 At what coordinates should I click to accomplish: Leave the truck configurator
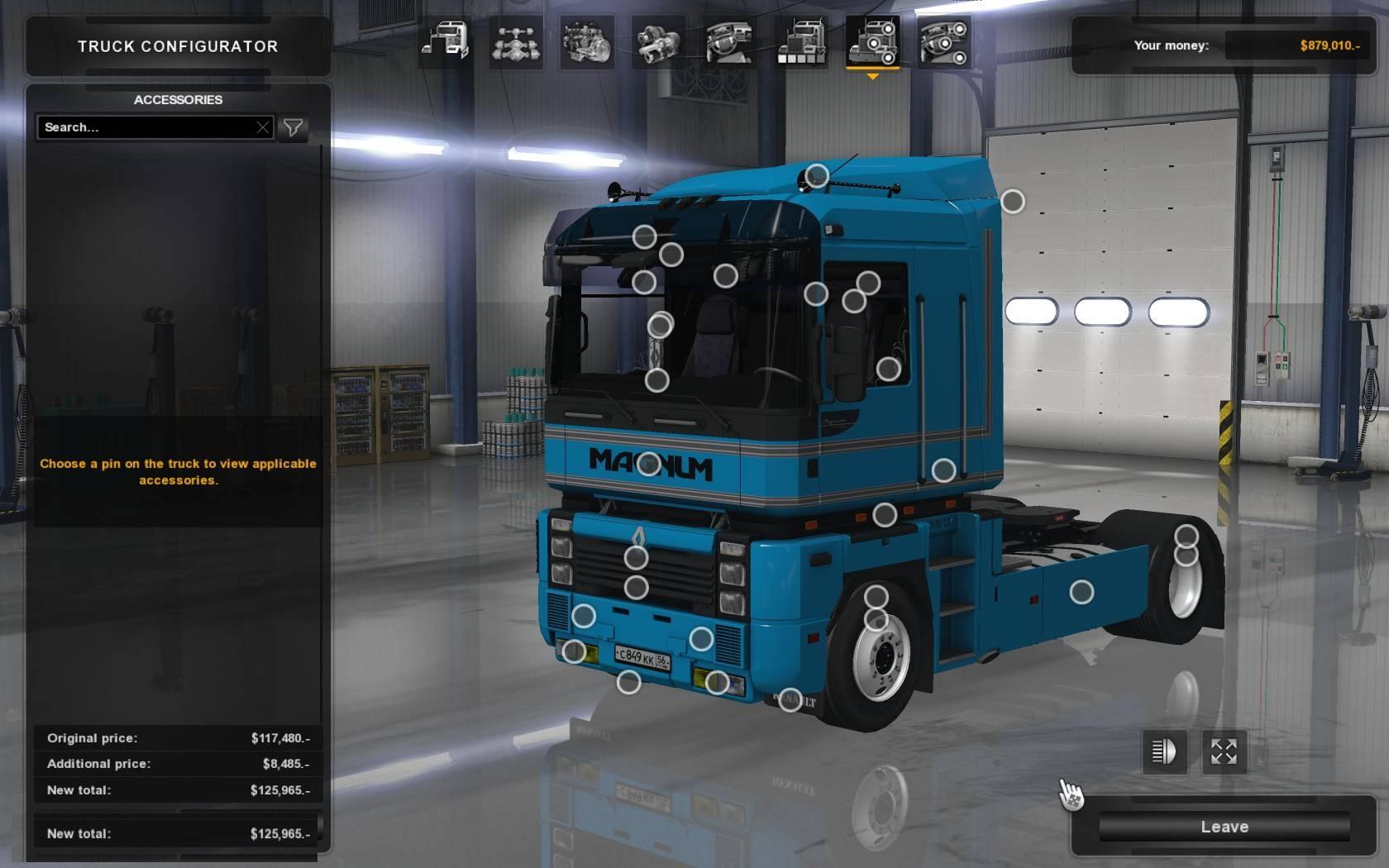pyautogui.click(x=1224, y=827)
